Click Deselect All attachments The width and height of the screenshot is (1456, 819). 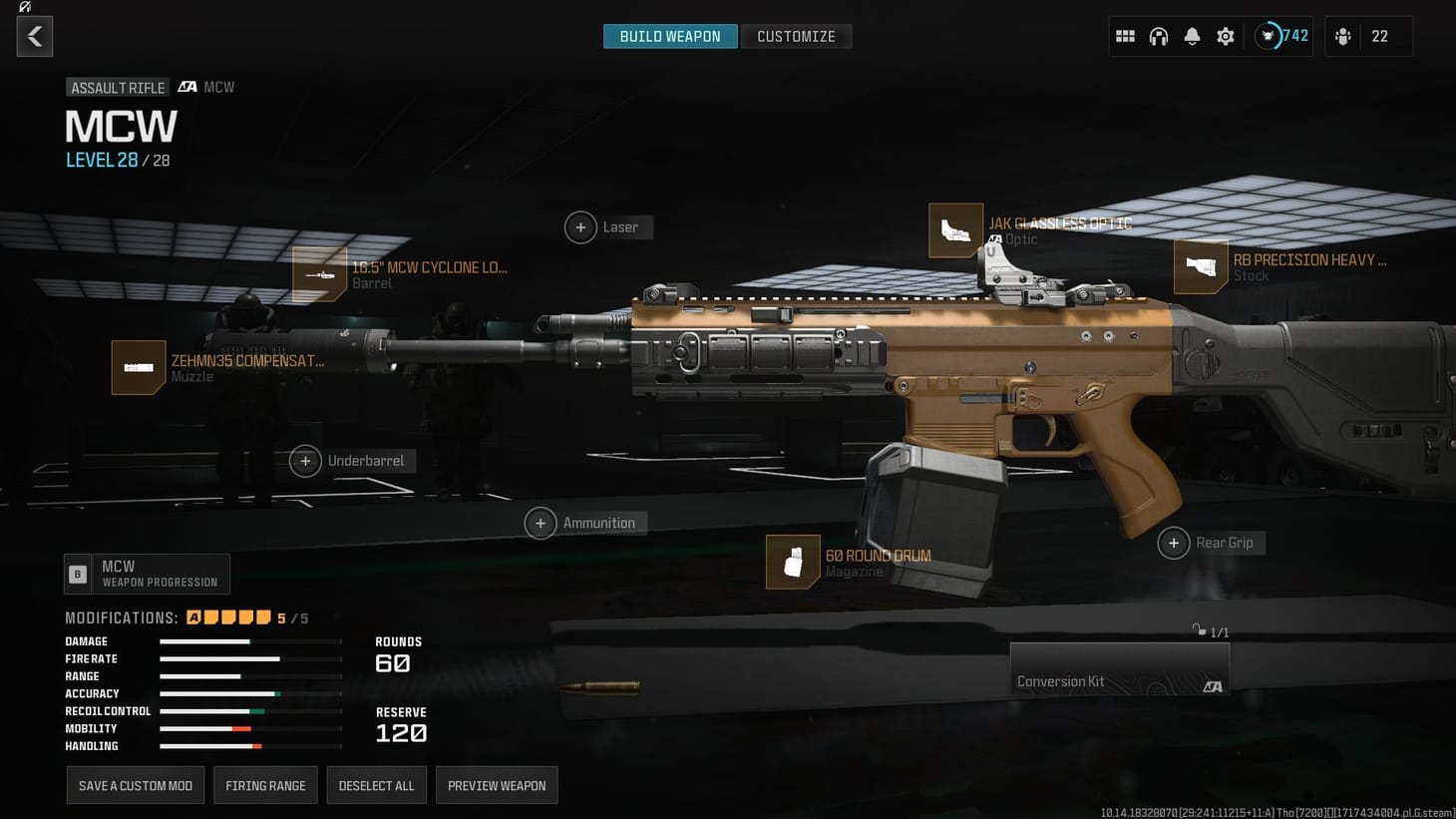point(377,785)
